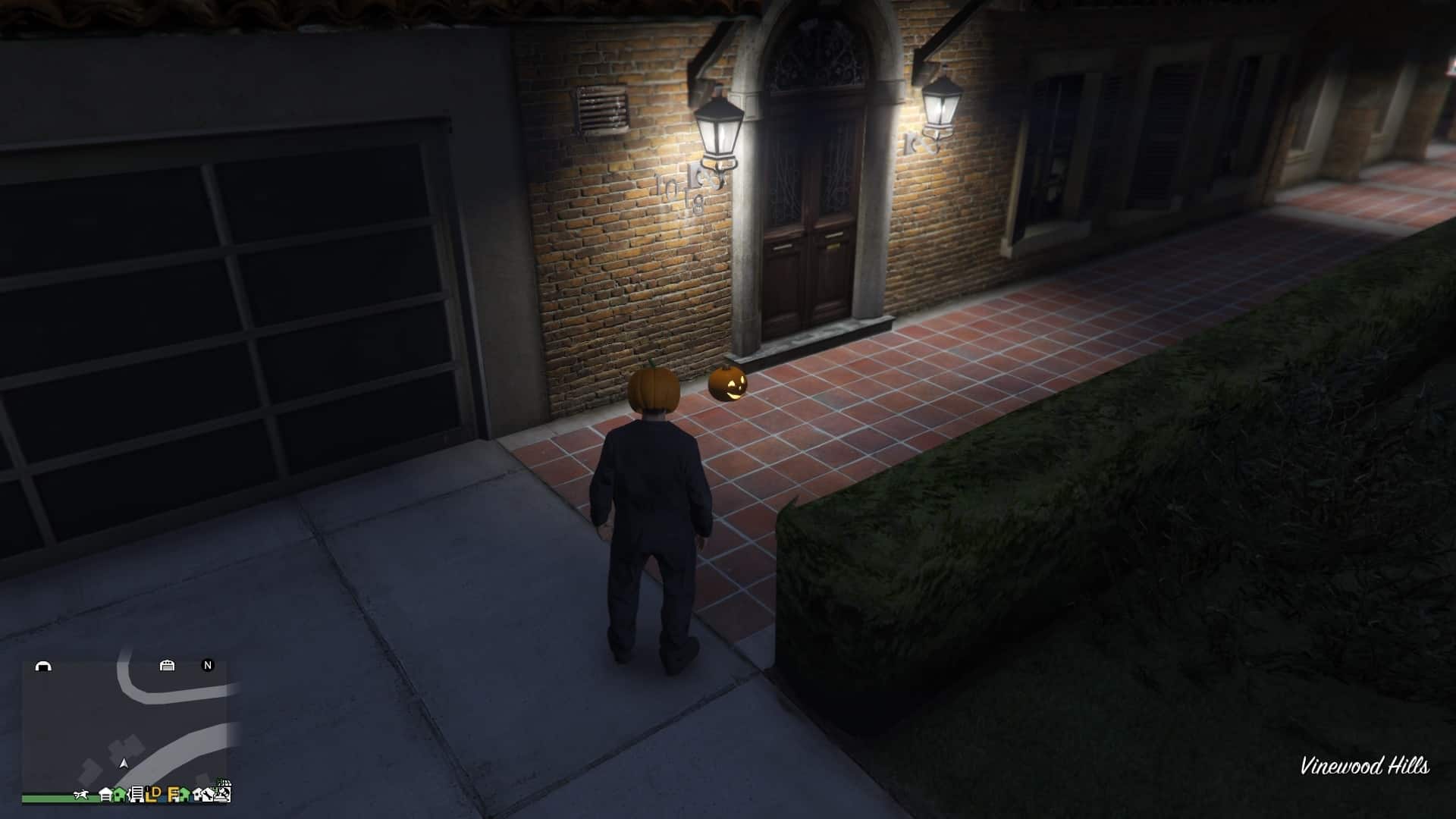Select the second green house blip

click(184, 795)
